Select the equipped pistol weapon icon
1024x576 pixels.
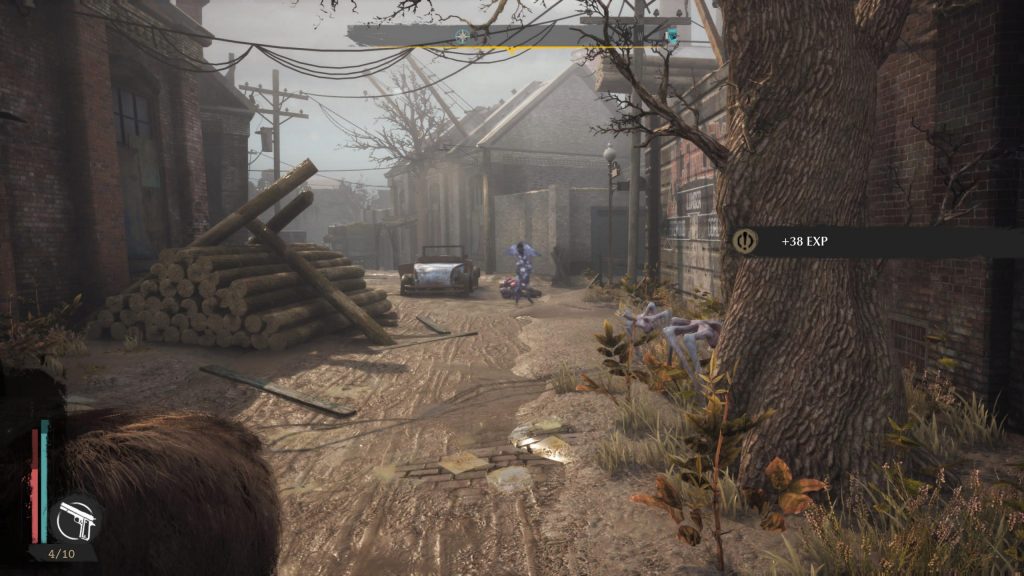tap(75, 519)
